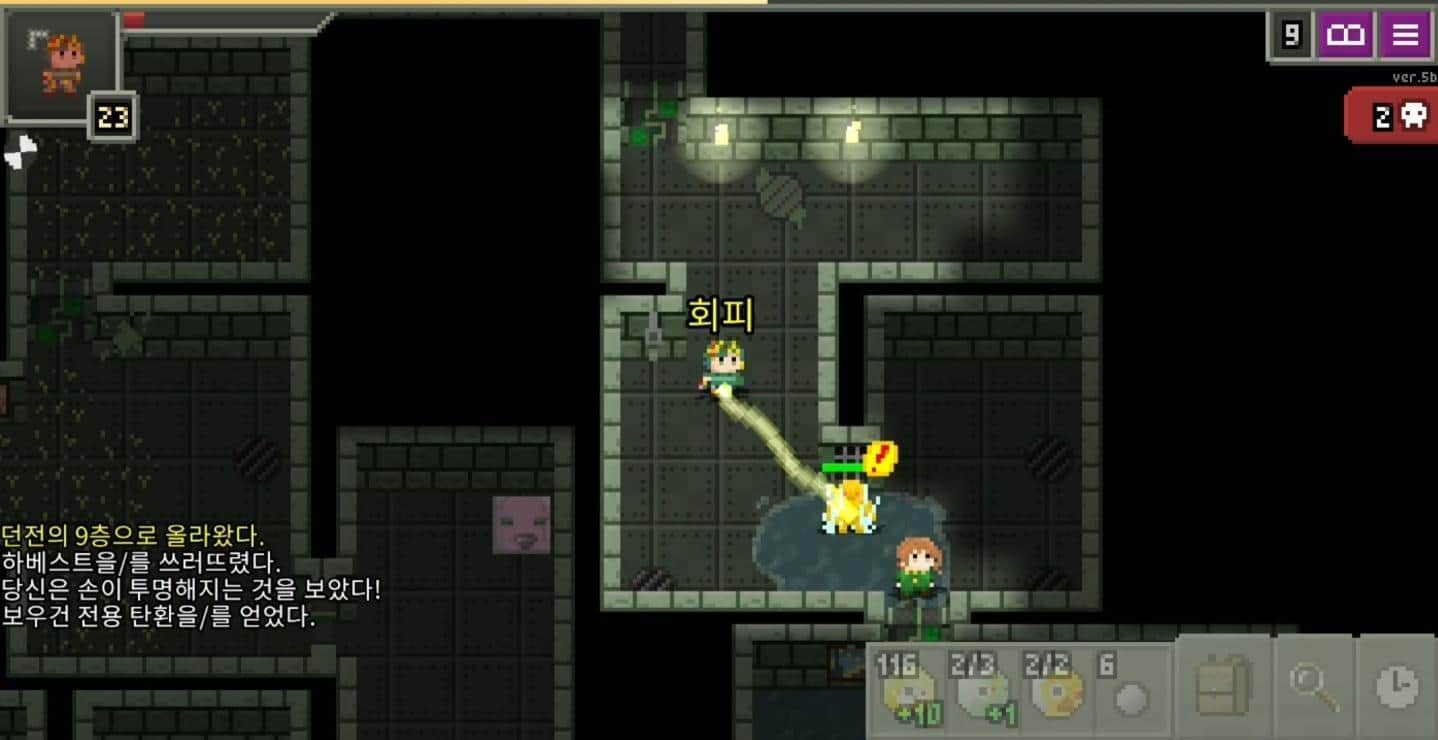Screen dimensions: 1438x740
Task: Open the purple hamburger game menu
Action: pyautogui.click(x=1405, y=36)
